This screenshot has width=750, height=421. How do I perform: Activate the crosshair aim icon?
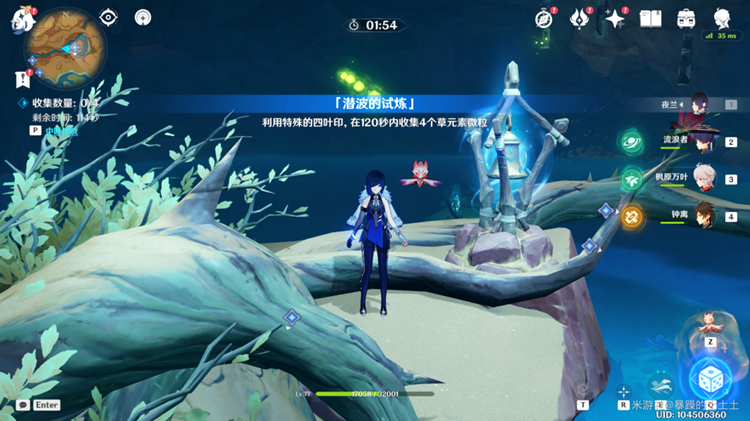click(x=623, y=392)
